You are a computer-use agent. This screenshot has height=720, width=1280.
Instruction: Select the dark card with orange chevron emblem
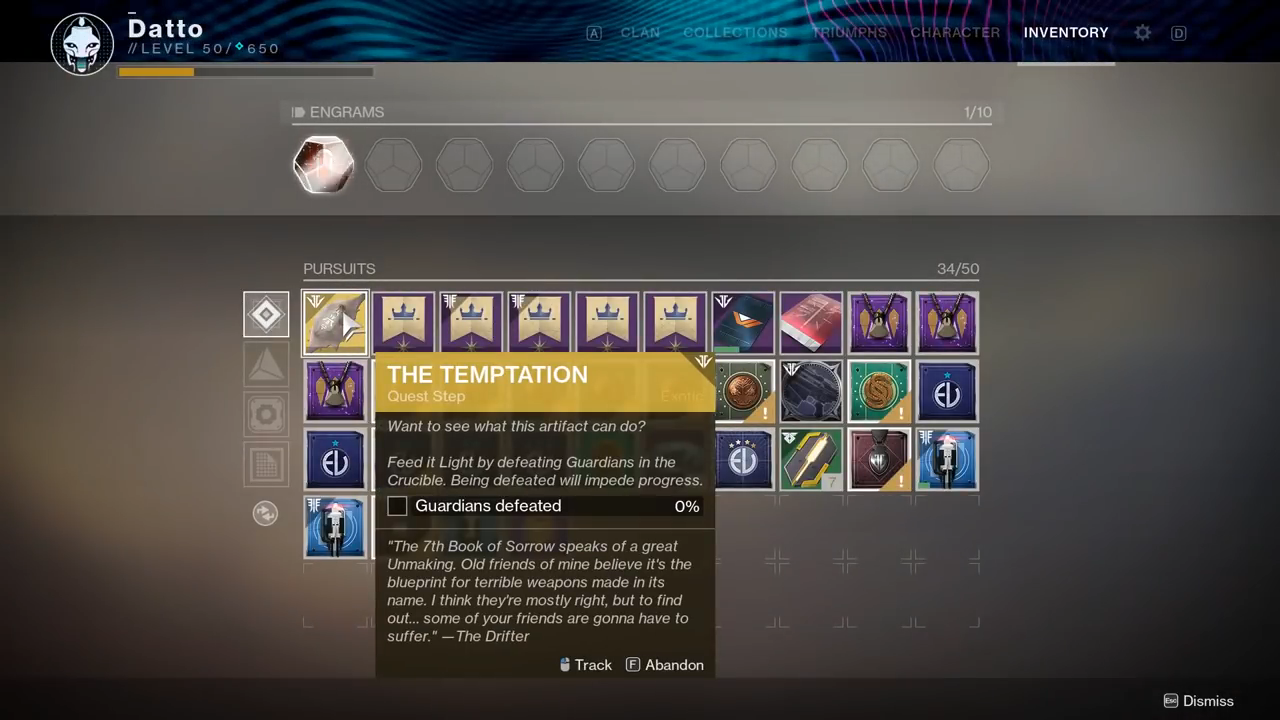coord(743,323)
